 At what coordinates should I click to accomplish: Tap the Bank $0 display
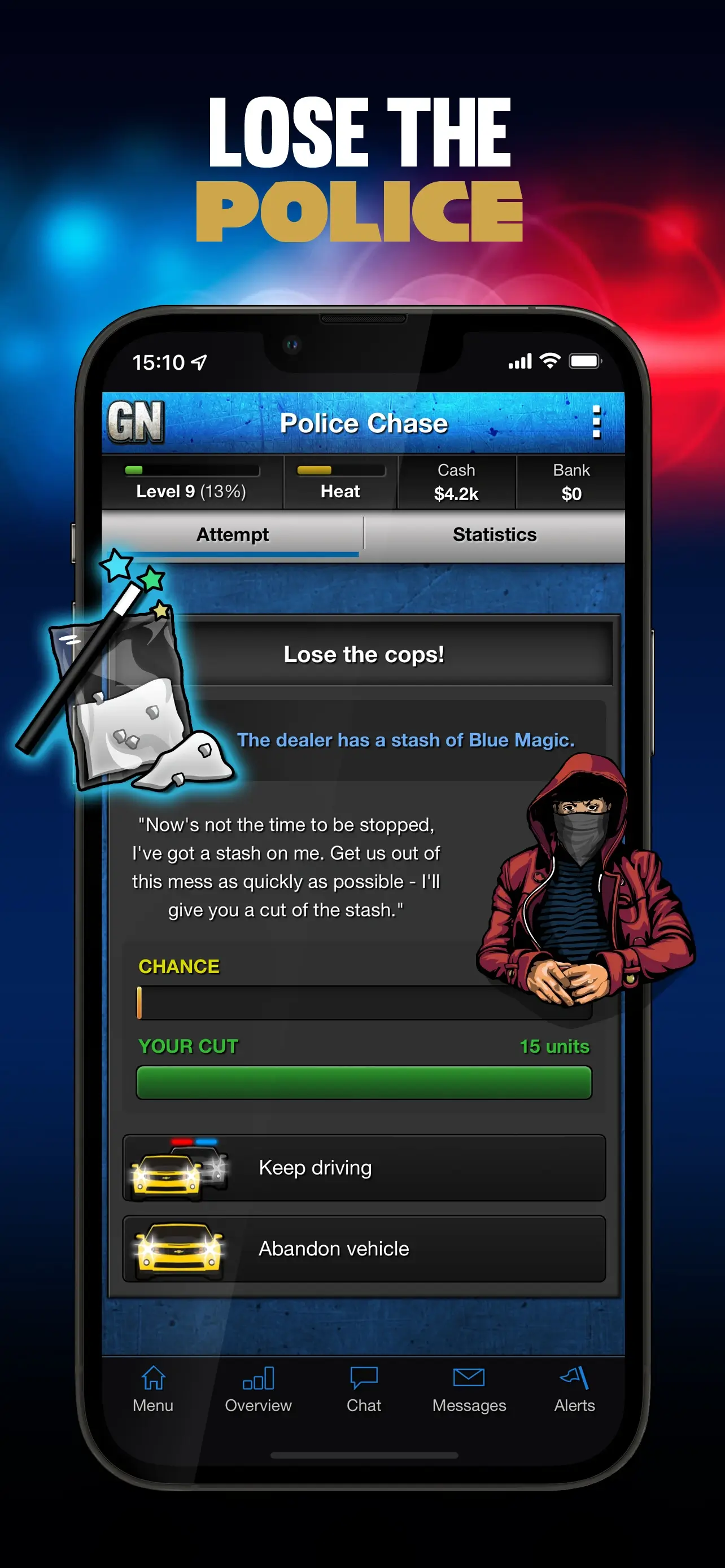[571, 483]
